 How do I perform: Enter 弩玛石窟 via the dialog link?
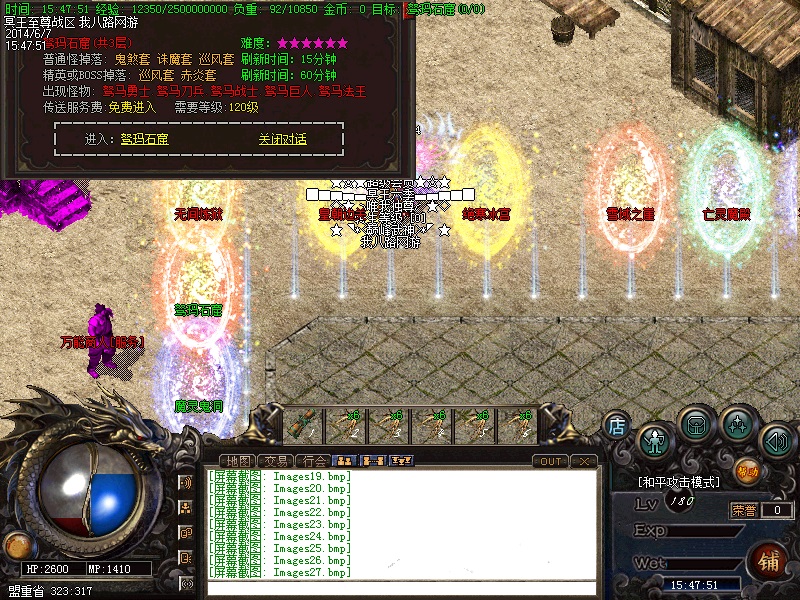point(145,140)
